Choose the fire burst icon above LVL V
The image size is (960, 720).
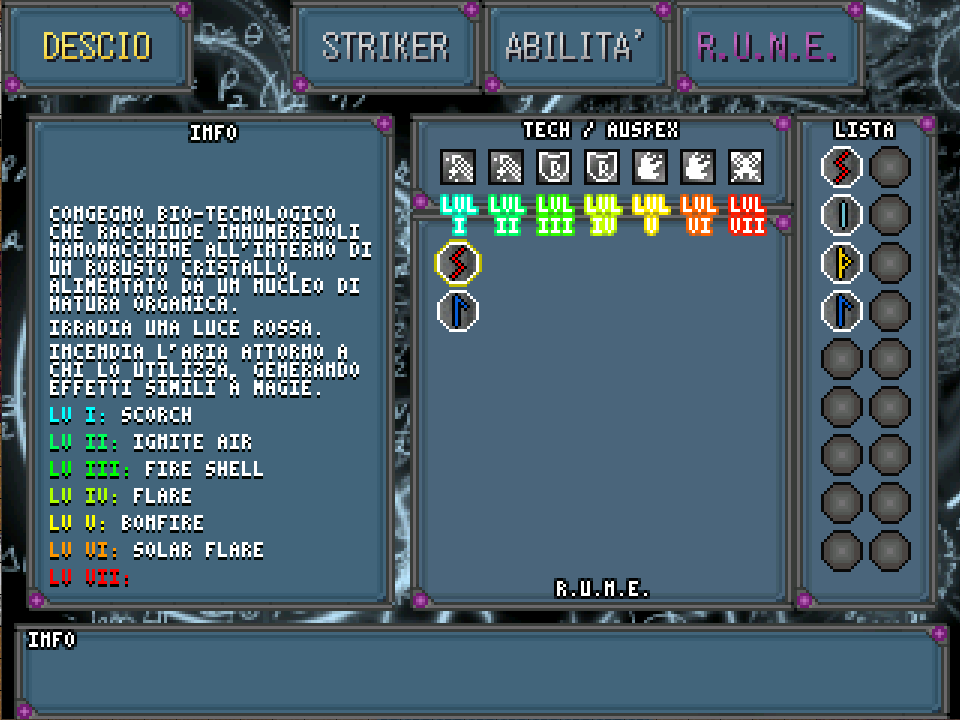pyautogui.click(x=650, y=166)
